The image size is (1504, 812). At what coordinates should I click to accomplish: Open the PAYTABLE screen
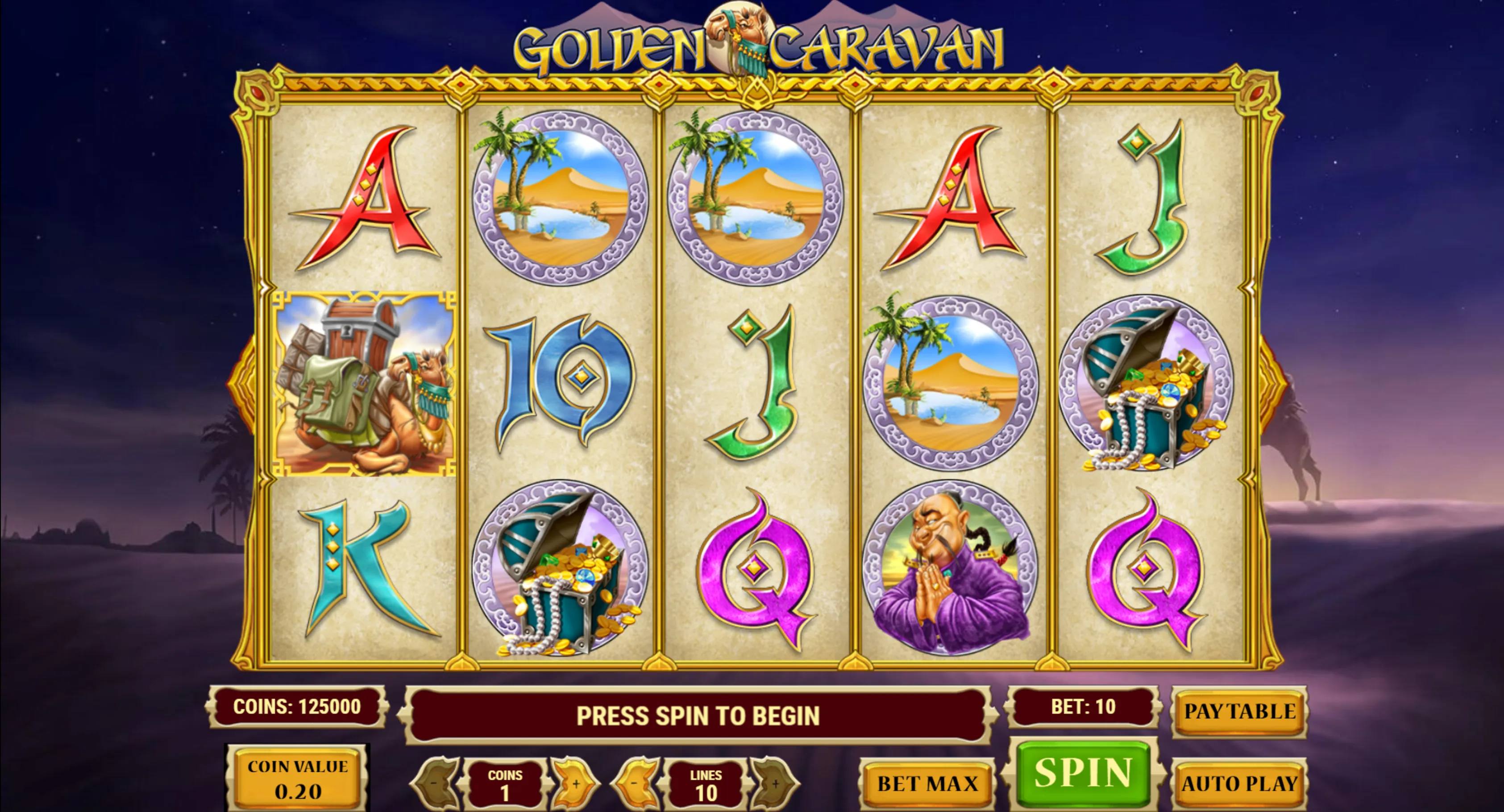tap(1239, 711)
